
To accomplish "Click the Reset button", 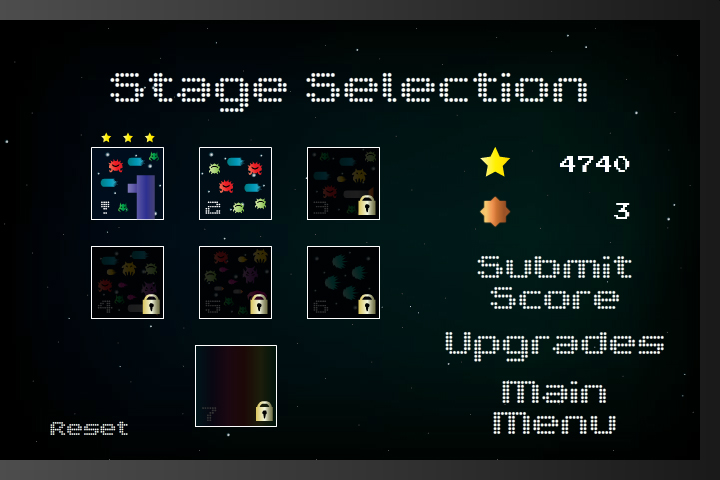I will point(90,429).
